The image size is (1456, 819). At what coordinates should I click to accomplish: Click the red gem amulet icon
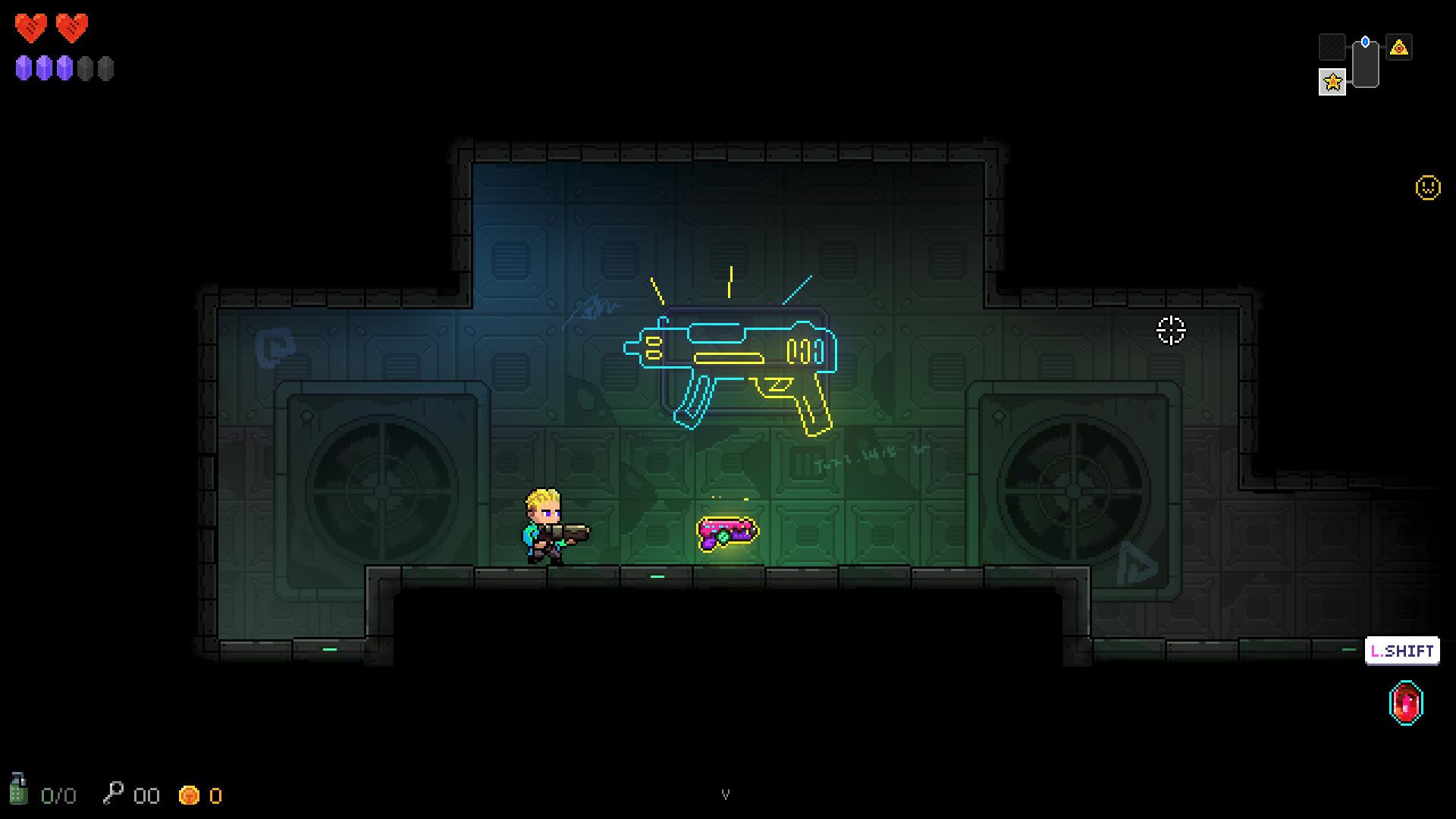tap(1405, 701)
